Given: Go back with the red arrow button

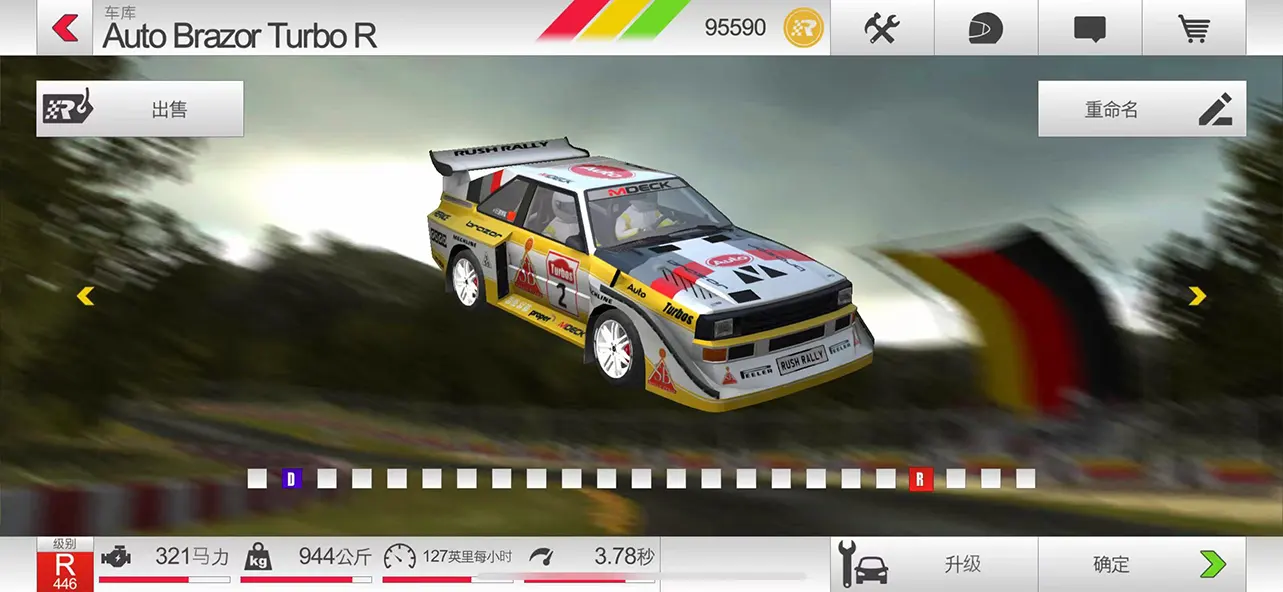Looking at the screenshot, I should click(66, 28).
